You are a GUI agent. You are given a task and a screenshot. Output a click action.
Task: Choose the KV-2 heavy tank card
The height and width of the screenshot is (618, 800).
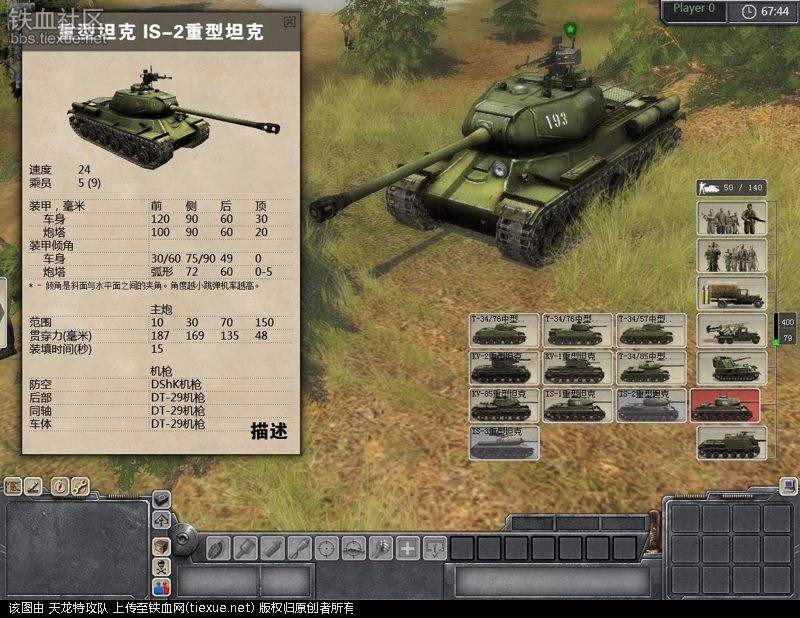click(x=505, y=368)
